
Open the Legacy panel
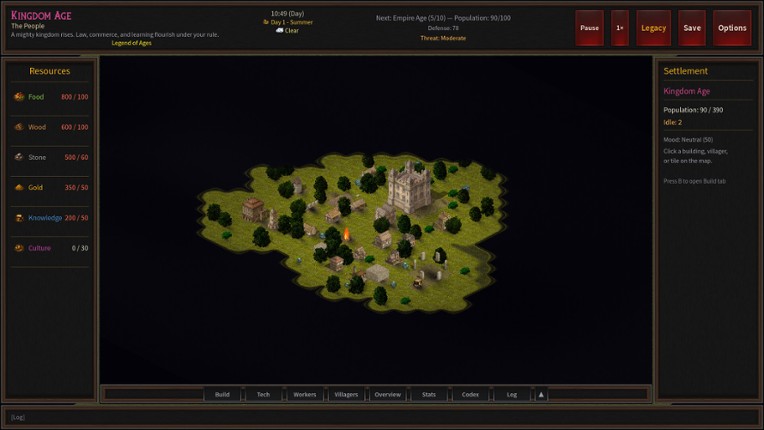pyautogui.click(x=653, y=28)
